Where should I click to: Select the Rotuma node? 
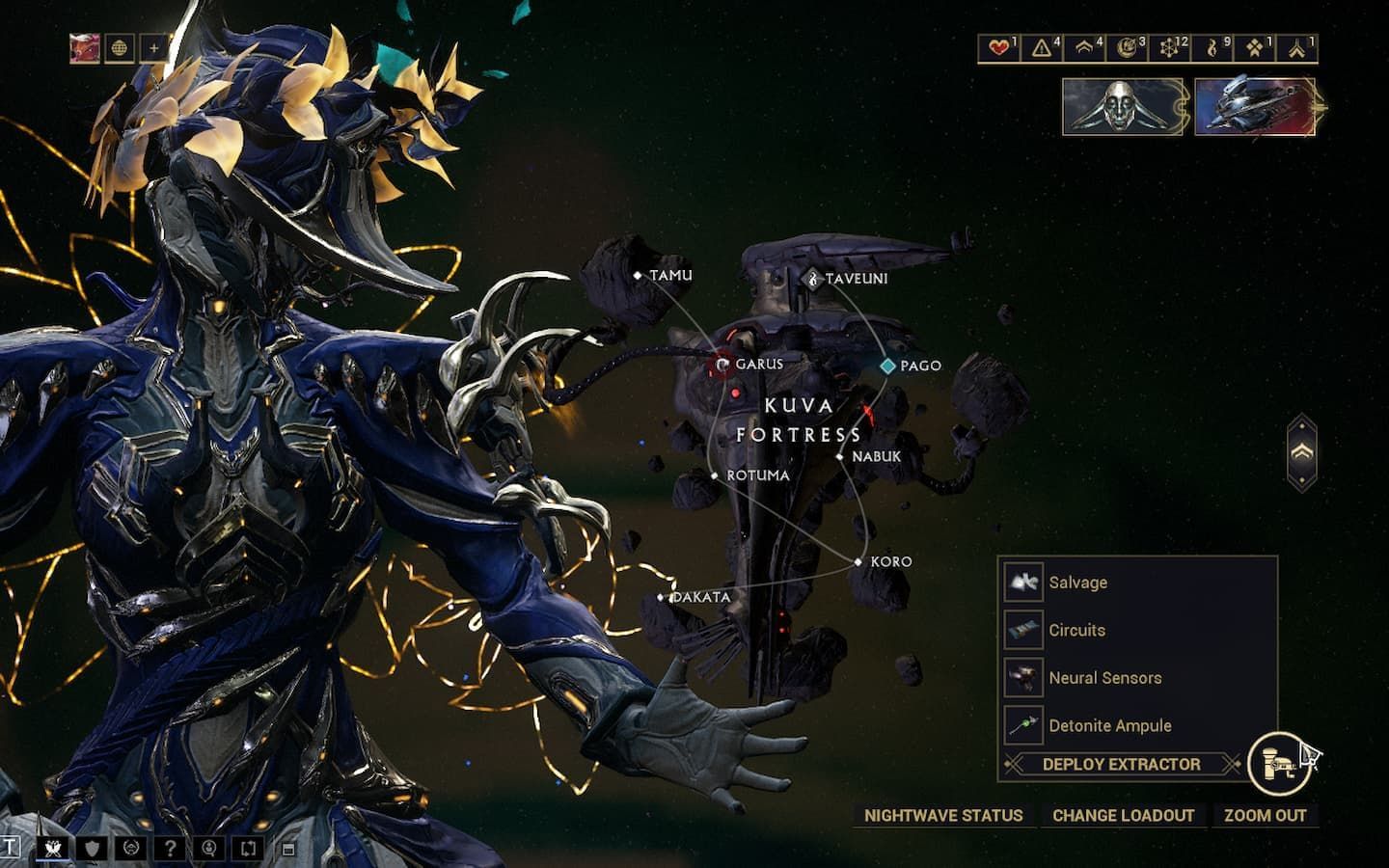click(715, 475)
